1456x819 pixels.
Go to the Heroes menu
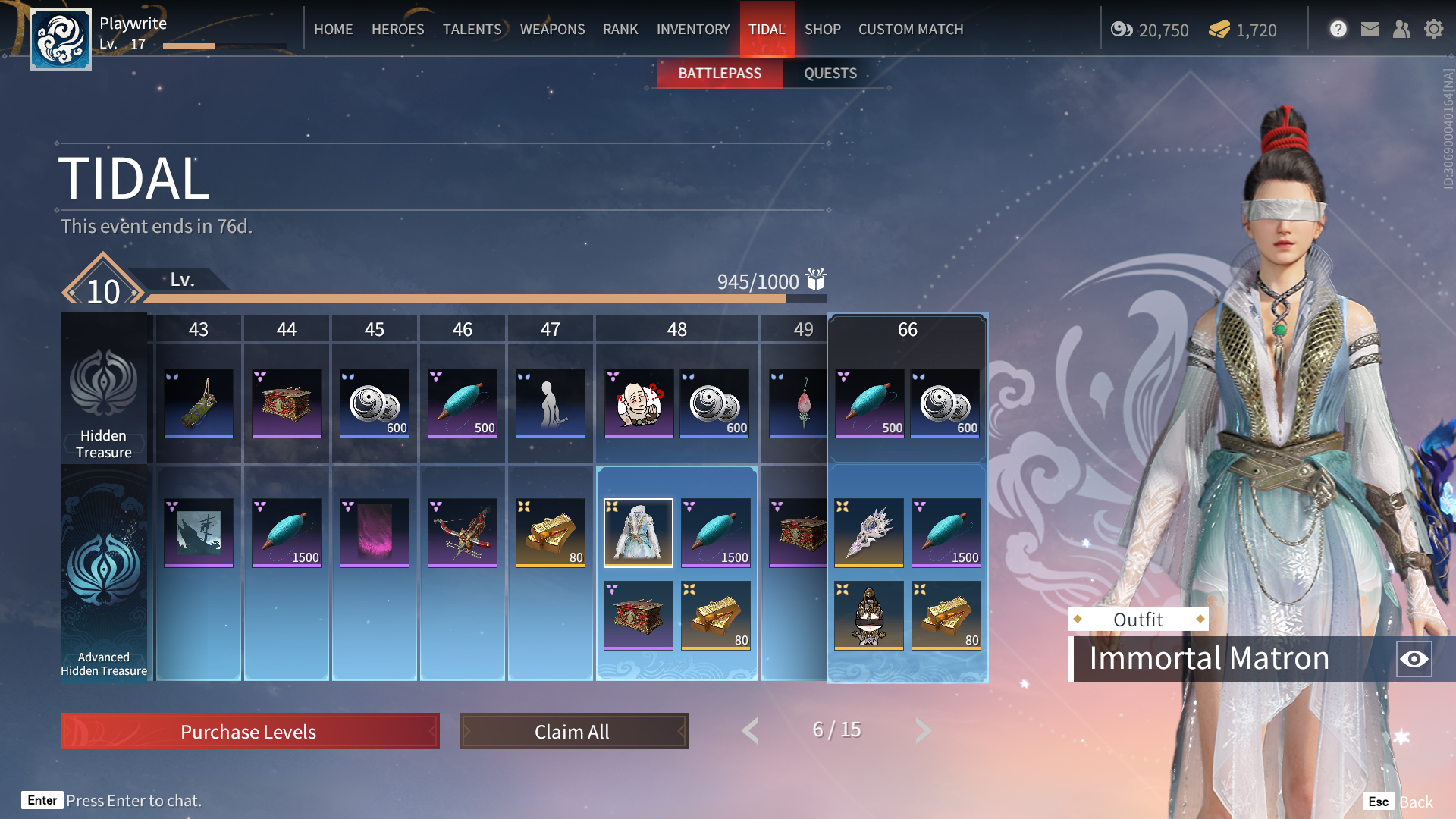click(x=397, y=29)
